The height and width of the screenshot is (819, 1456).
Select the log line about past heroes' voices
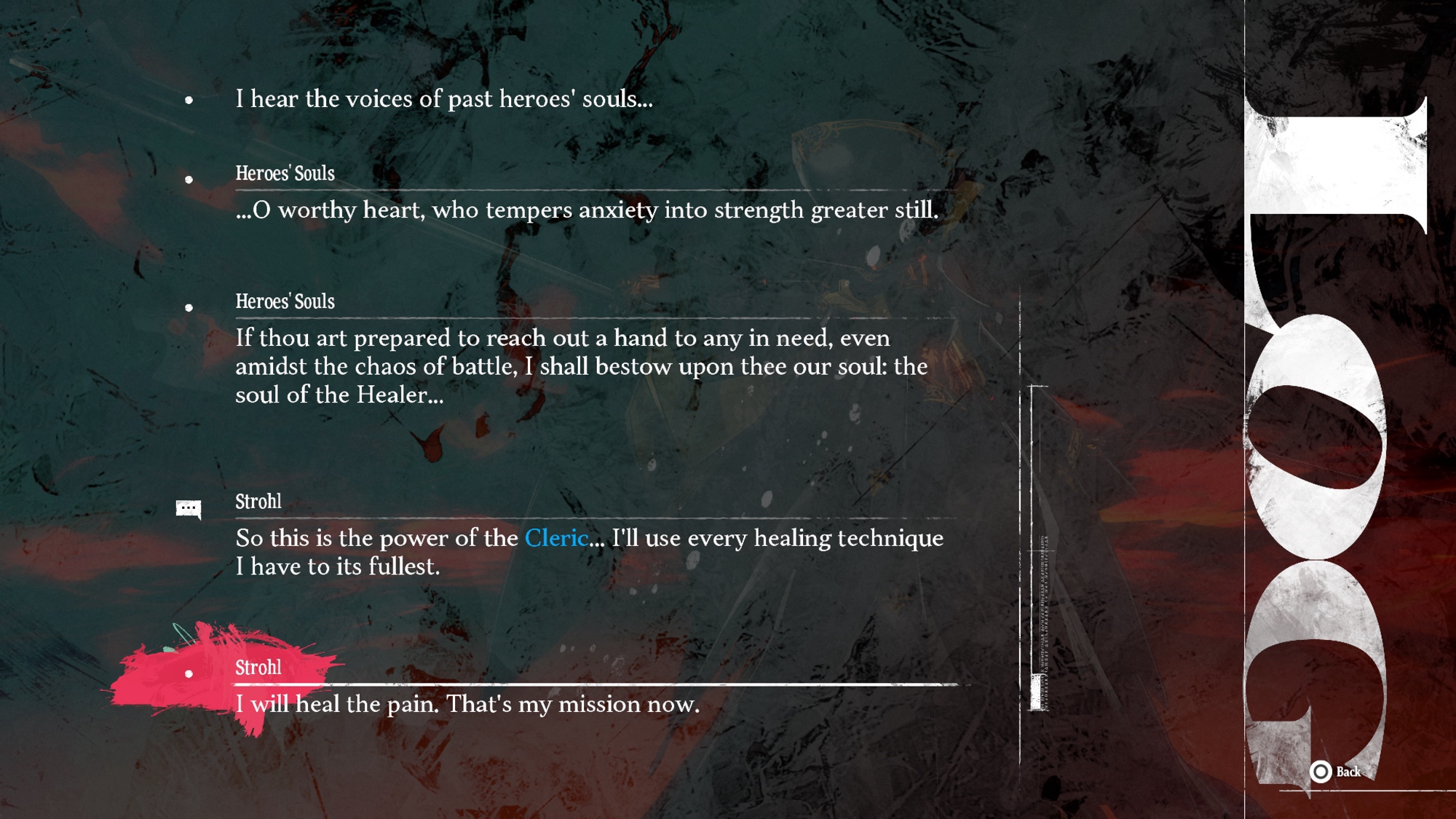click(444, 99)
